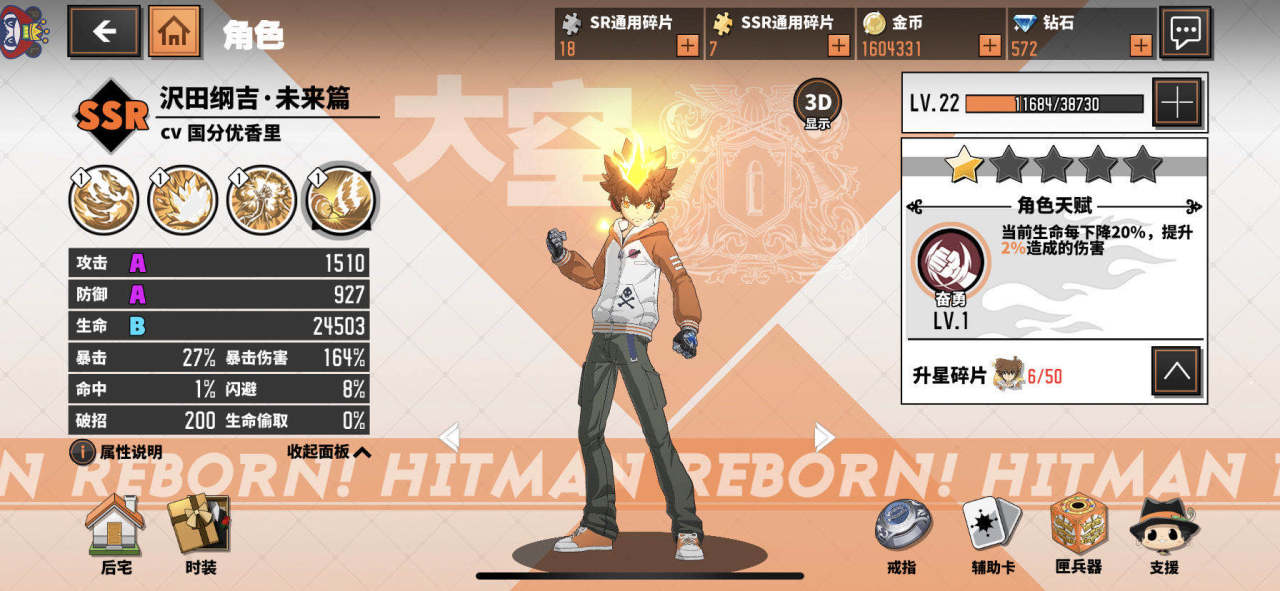Switch to the next character

tap(824, 437)
